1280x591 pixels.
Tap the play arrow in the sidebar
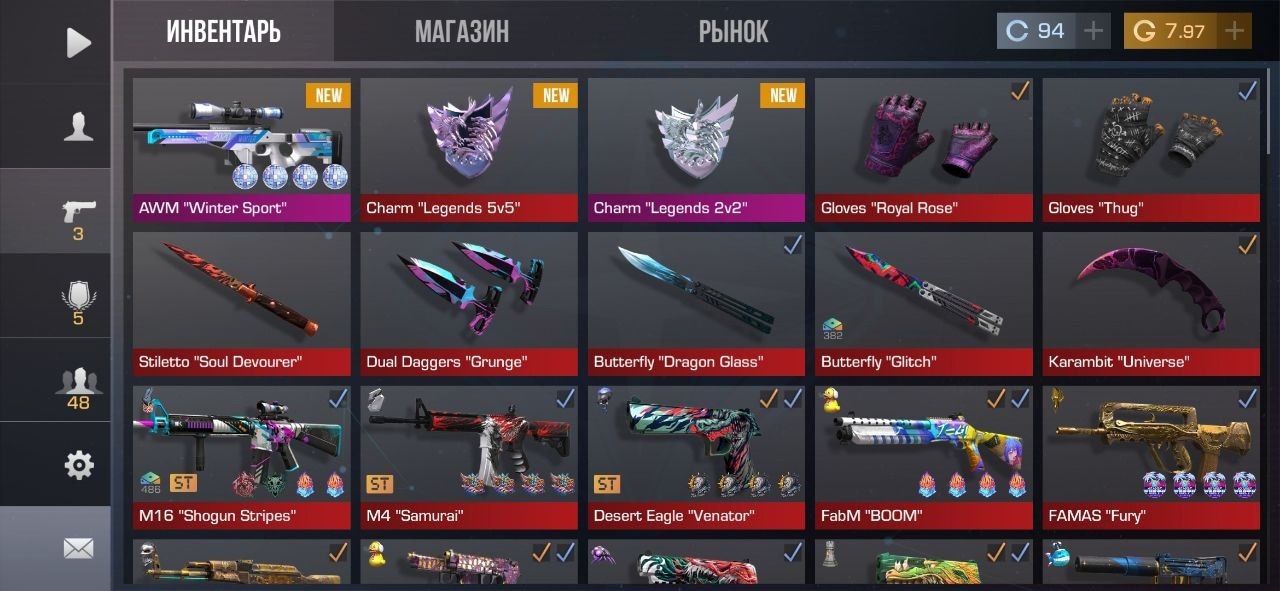[x=78, y=42]
